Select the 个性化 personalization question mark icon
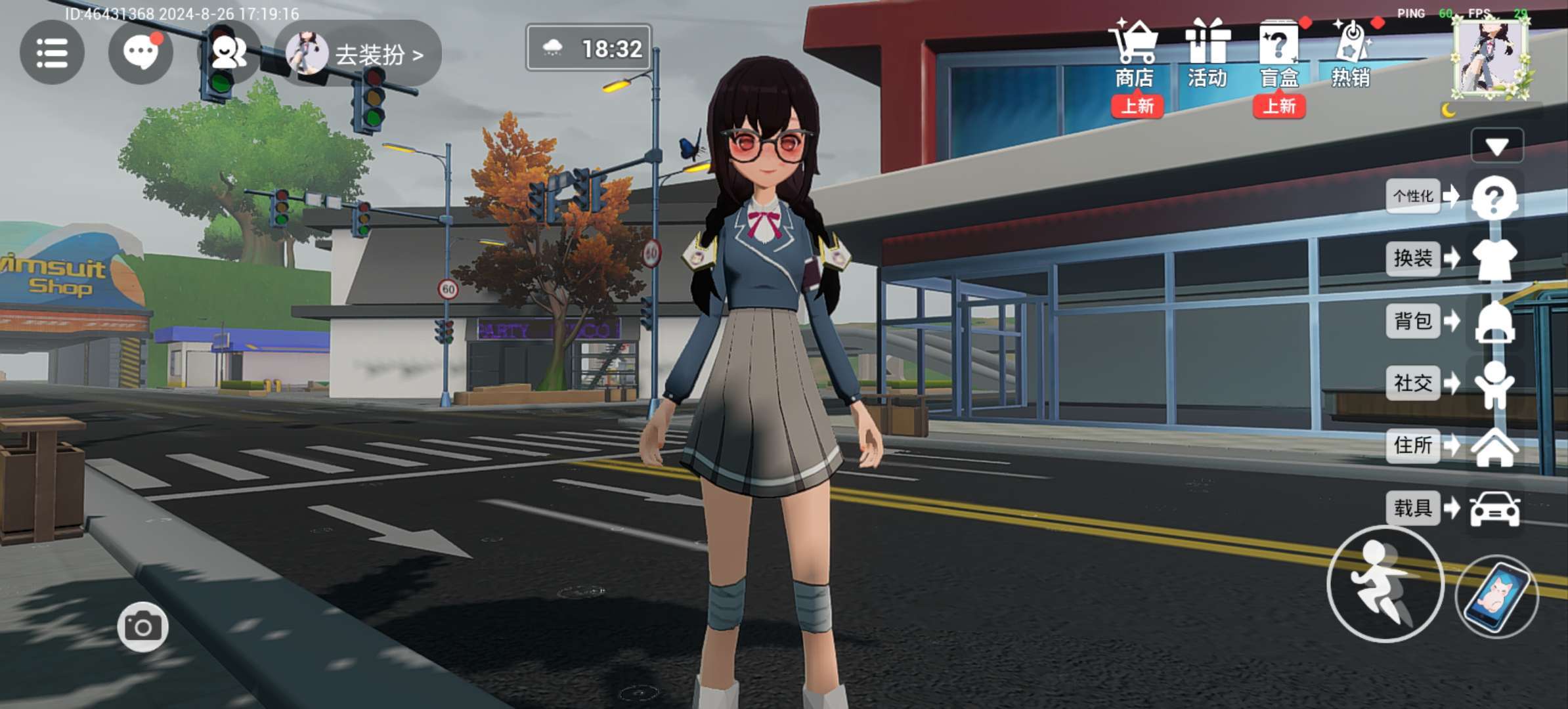Viewport: 1568px width, 709px height. [1494, 197]
